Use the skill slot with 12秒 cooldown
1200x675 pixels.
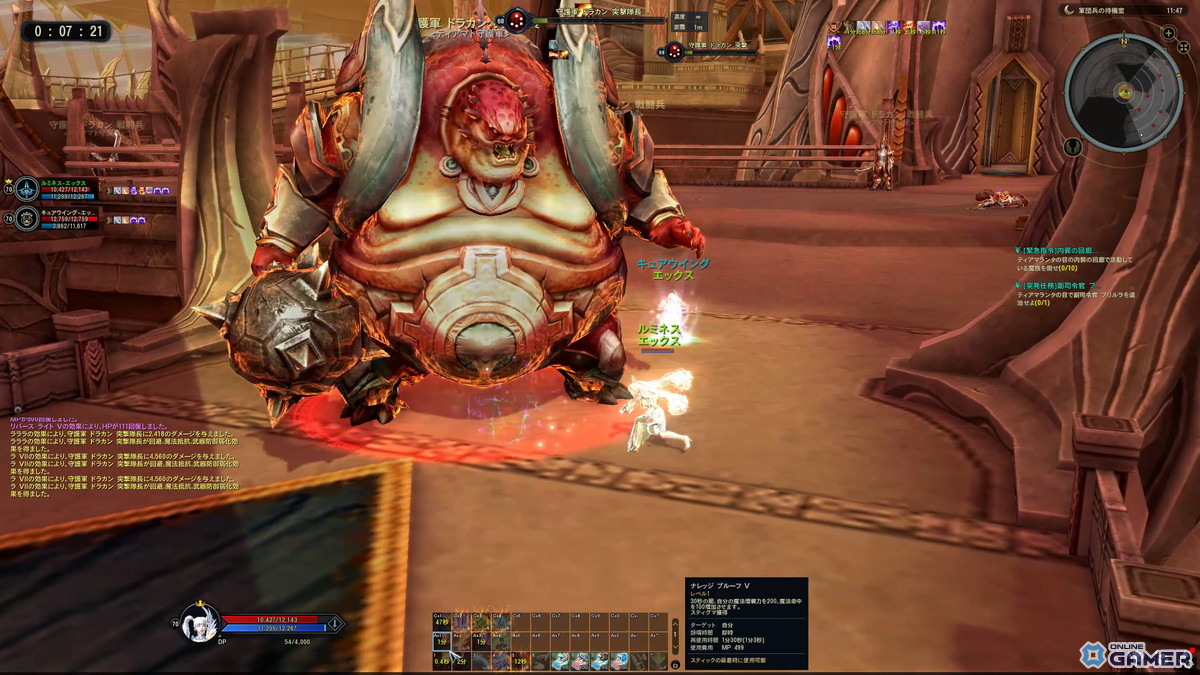click(519, 661)
